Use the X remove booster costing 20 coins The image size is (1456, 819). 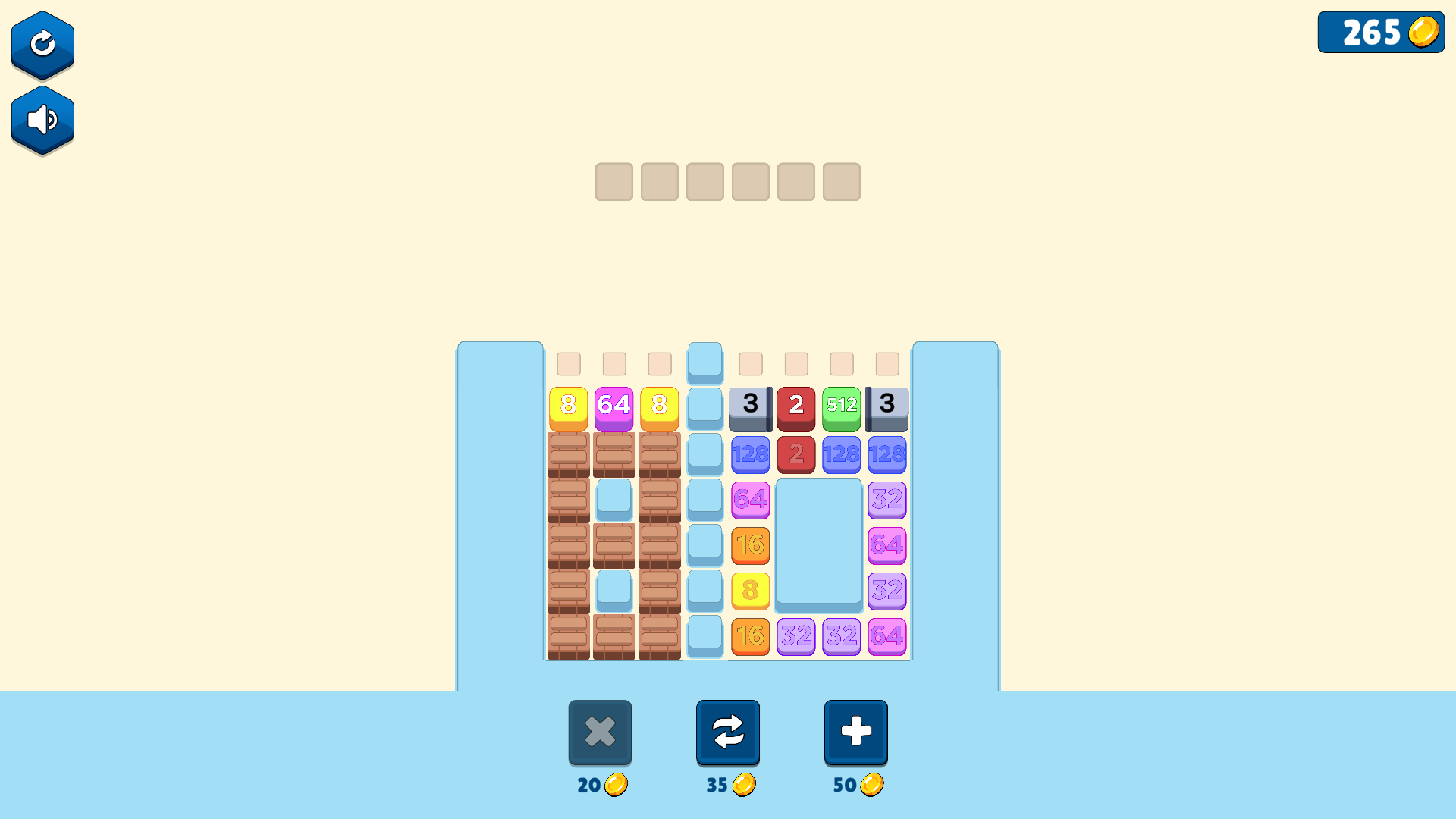[600, 732]
